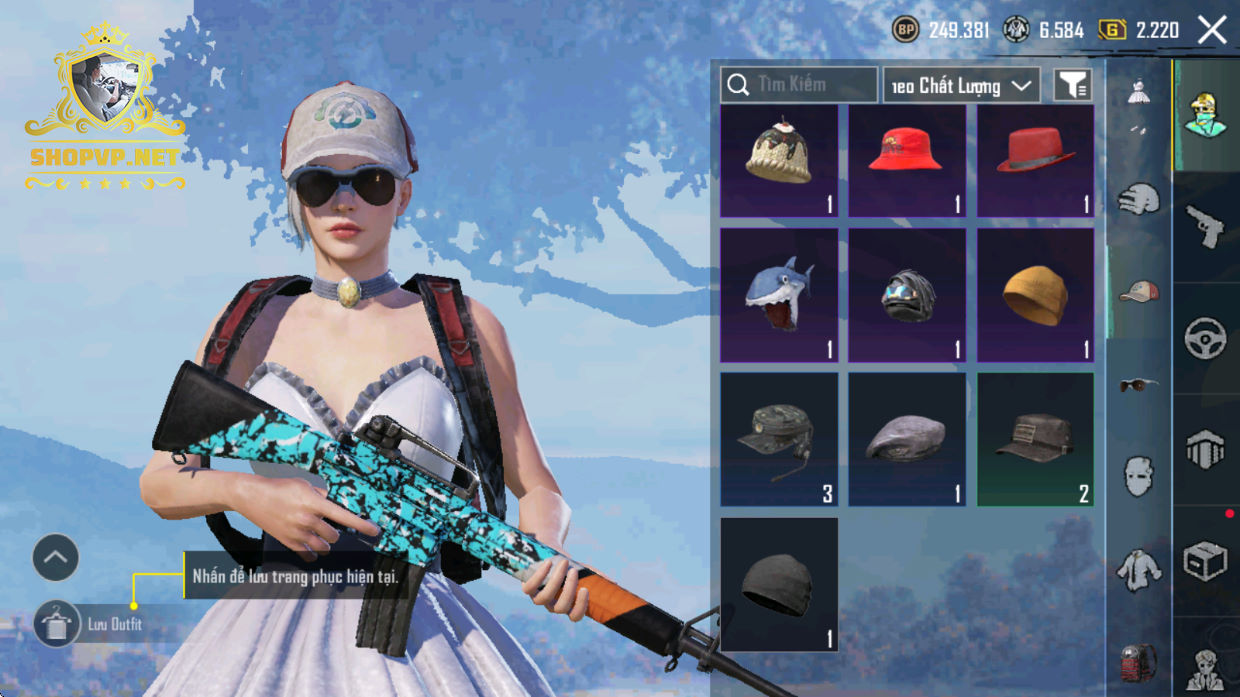Viewport: 1240px width, 697px height.
Task: Close the inventory screen
Action: coord(1212,30)
